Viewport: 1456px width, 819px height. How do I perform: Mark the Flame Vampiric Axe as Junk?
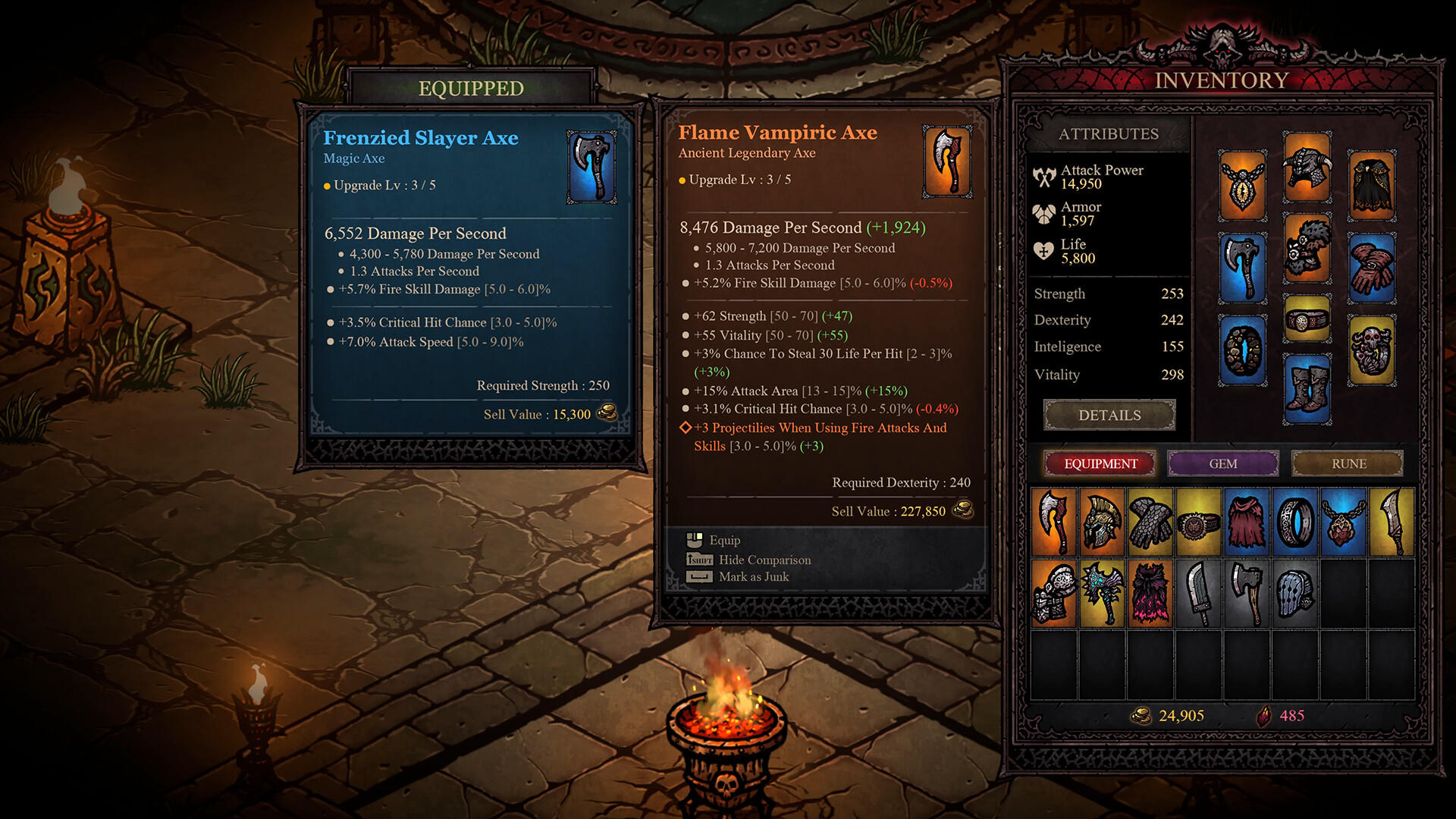pyautogui.click(x=753, y=577)
